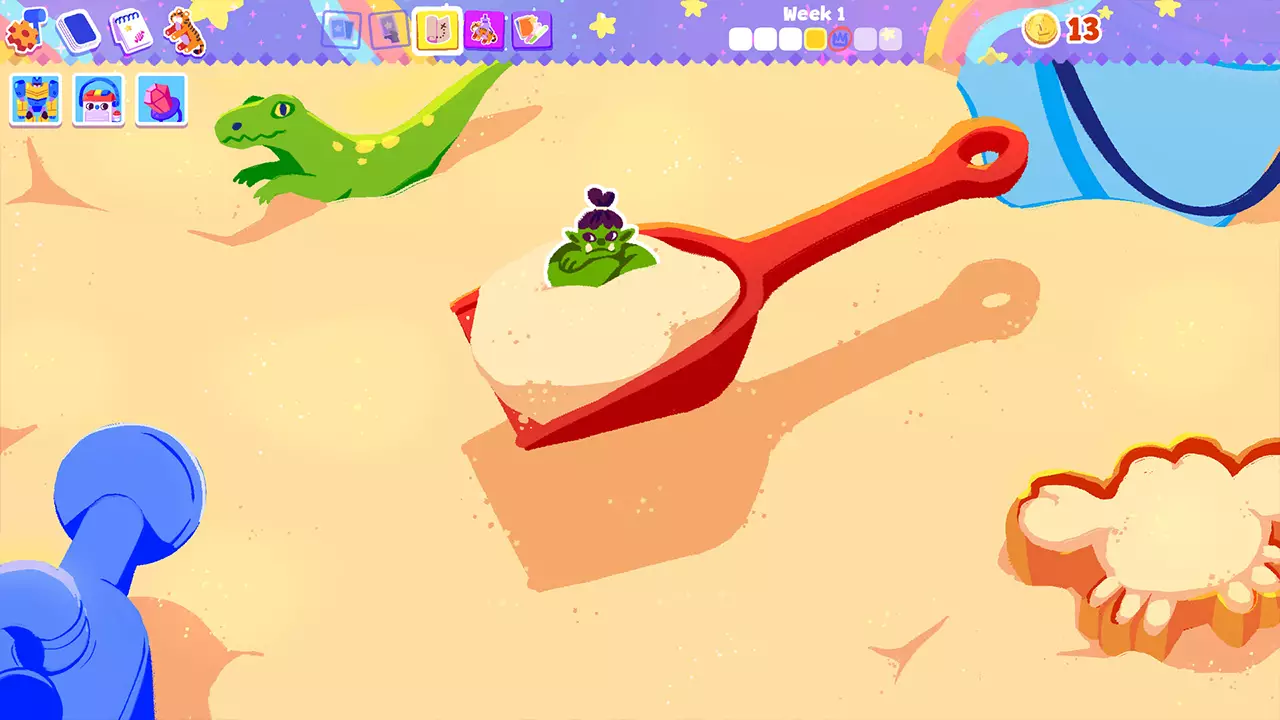Select the headphones robot sticker
1280x720 pixels.
[x=98, y=100]
